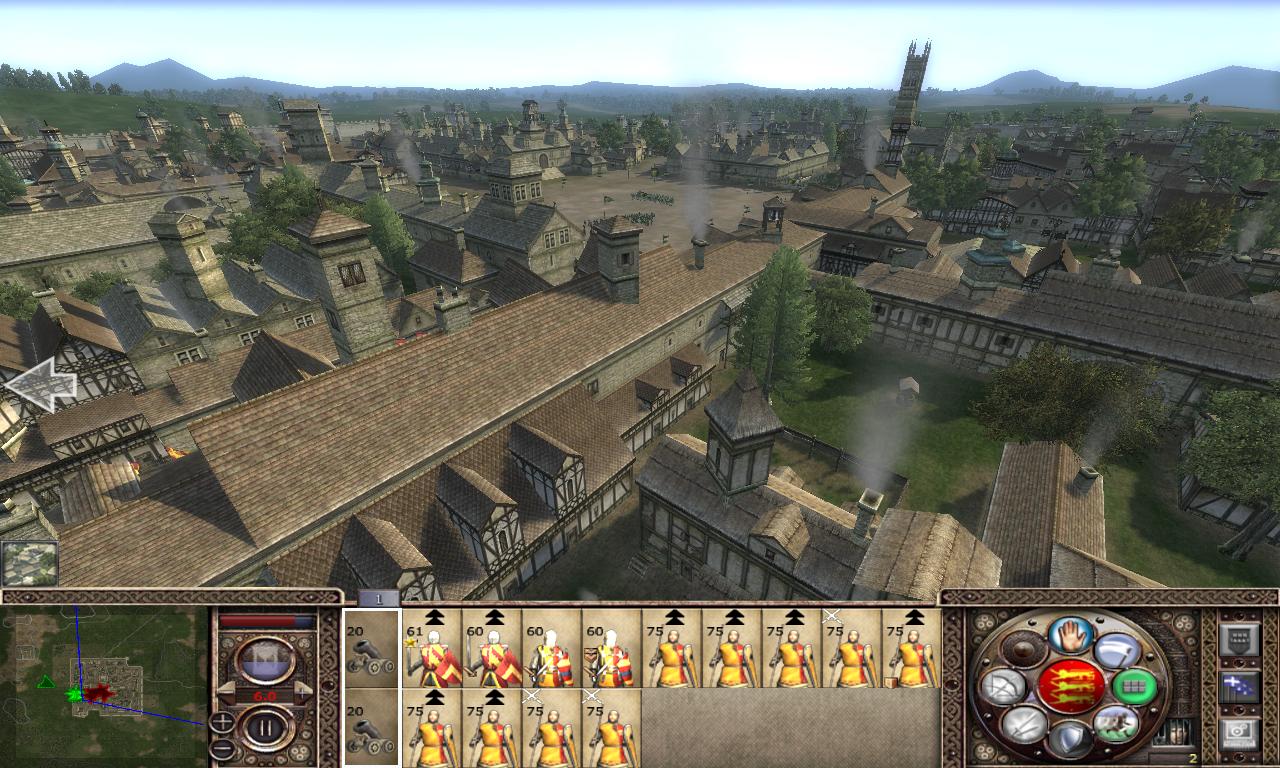Order selected units to halt with hand icon
The height and width of the screenshot is (768, 1280).
click(1068, 637)
